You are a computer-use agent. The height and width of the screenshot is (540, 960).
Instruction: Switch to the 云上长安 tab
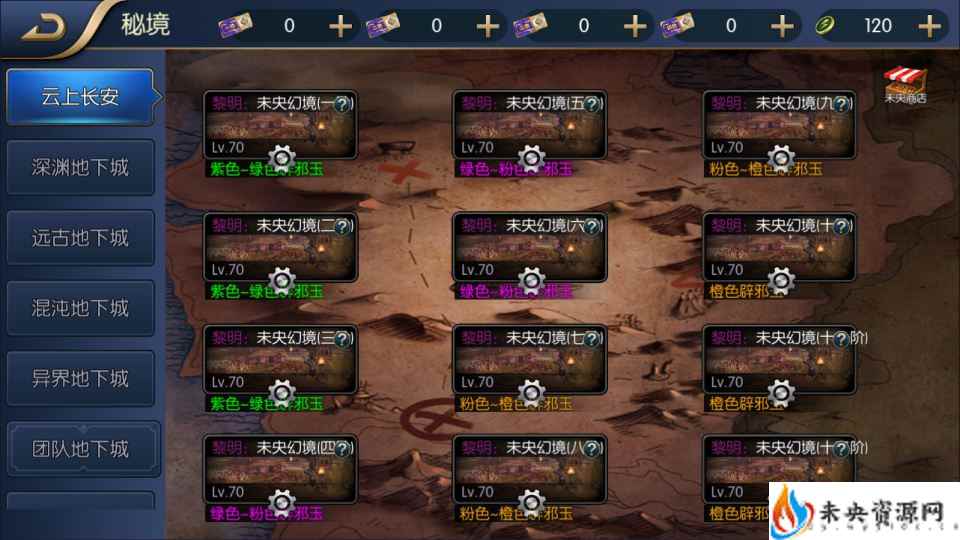(x=80, y=97)
